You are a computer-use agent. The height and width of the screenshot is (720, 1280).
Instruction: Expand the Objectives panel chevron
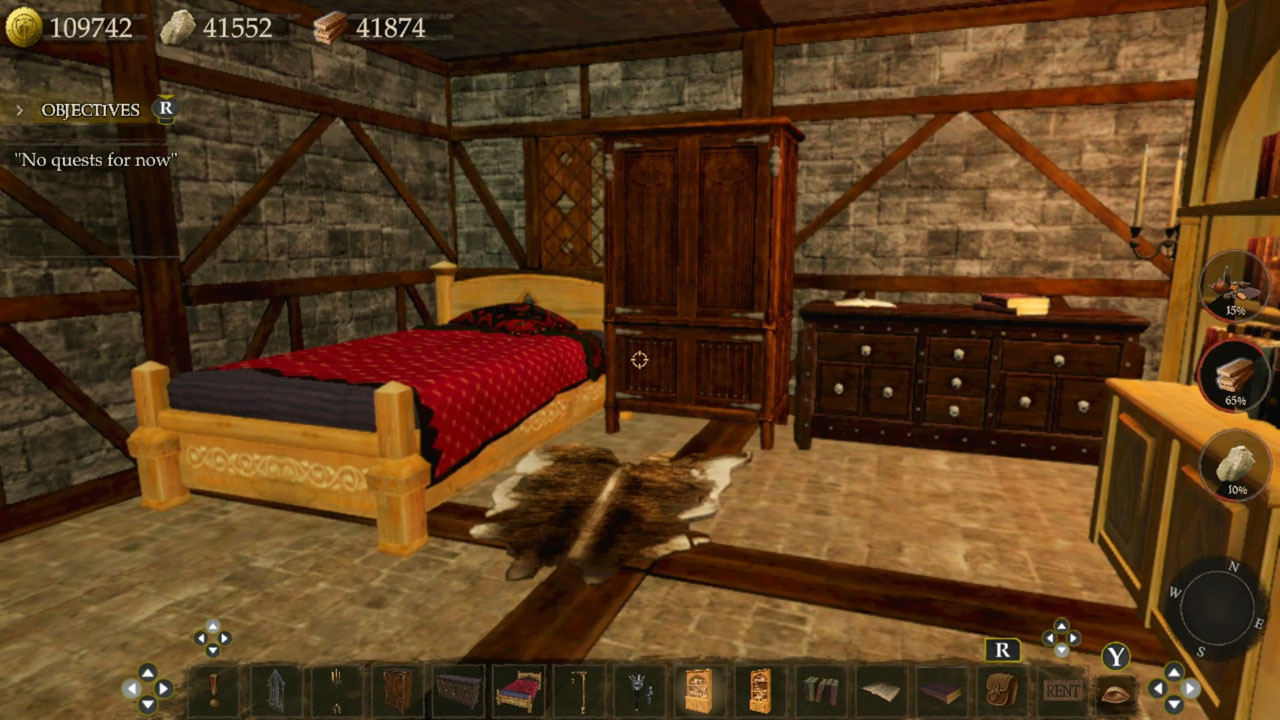point(21,110)
